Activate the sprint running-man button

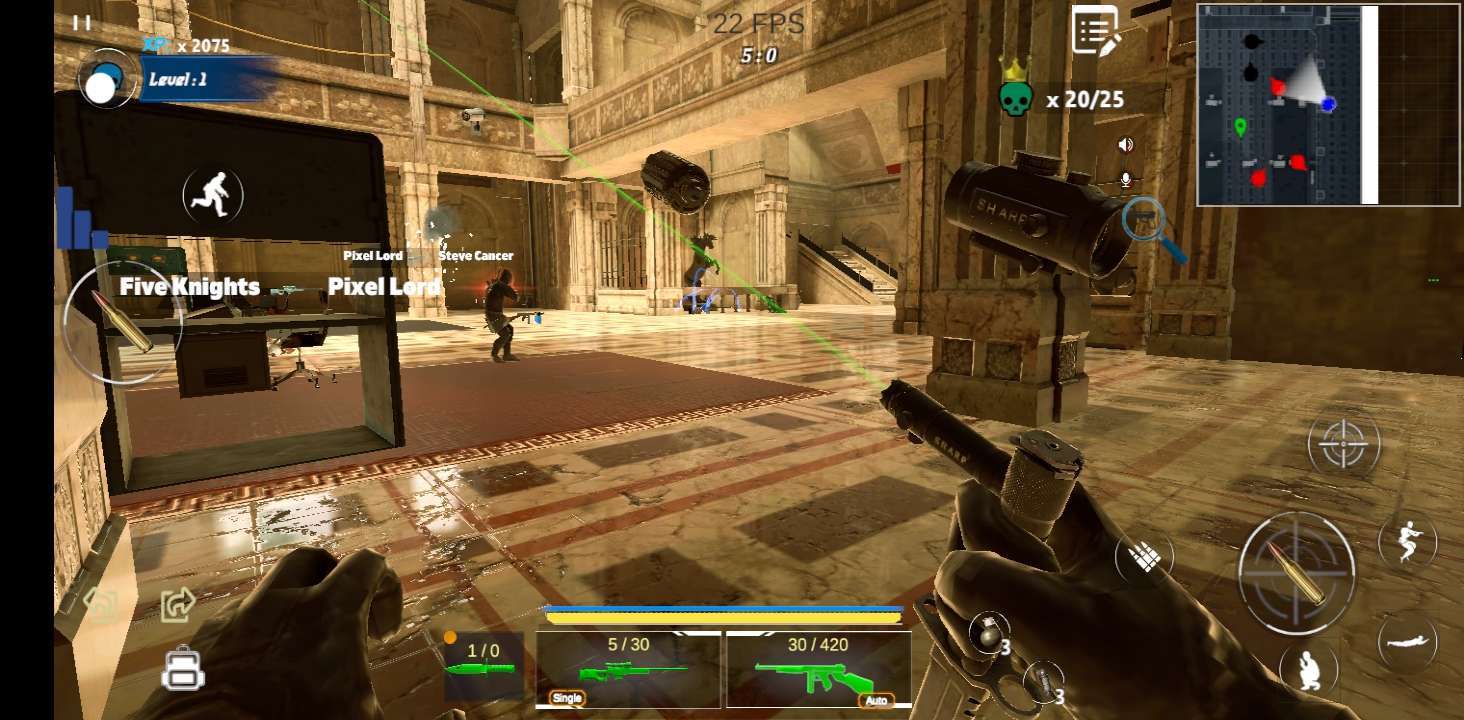[x=213, y=195]
